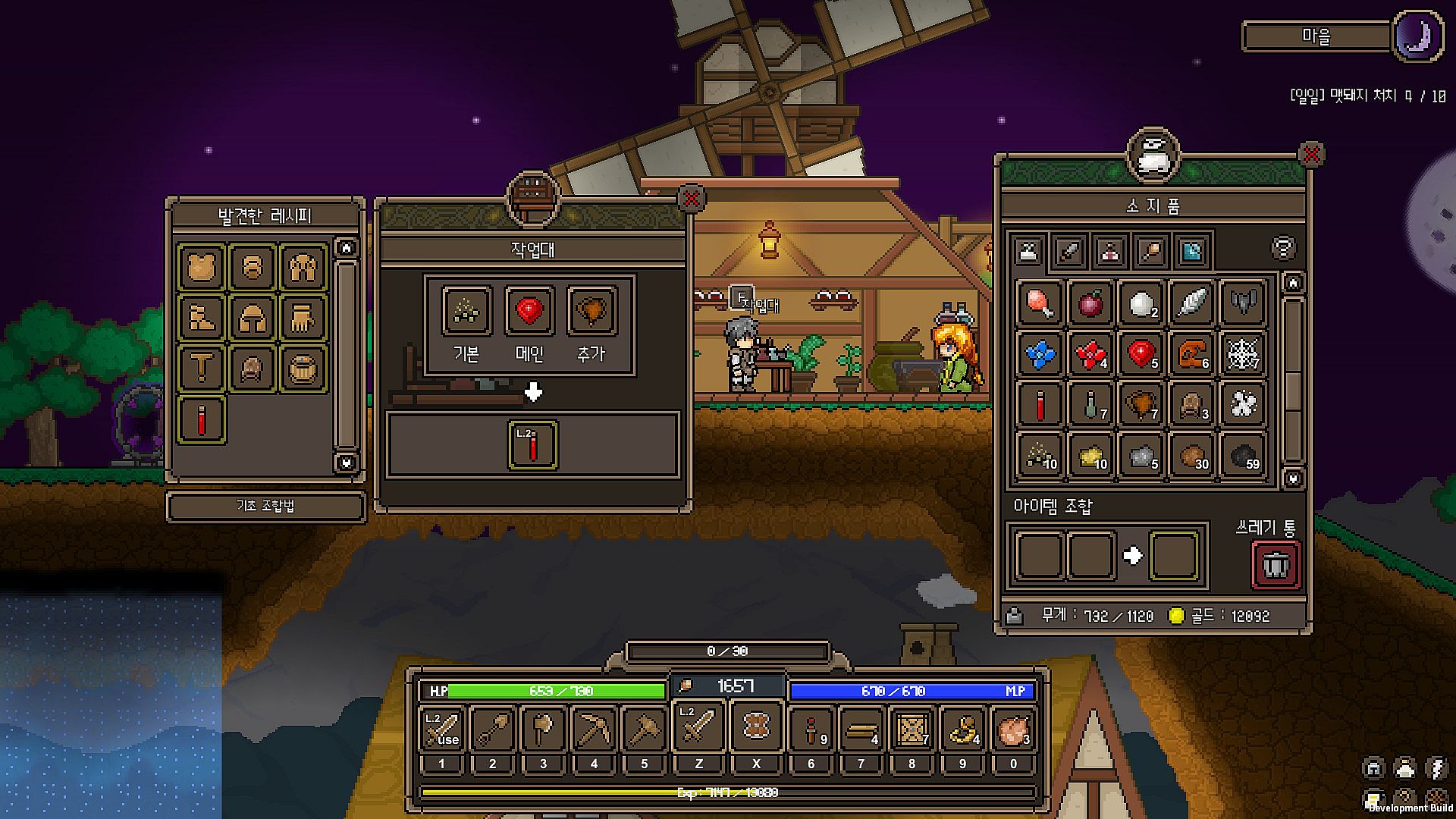The width and height of the screenshot is (1456, 819).
Task: Select the red apple in inventory
Action: (x=1090, y=303)
